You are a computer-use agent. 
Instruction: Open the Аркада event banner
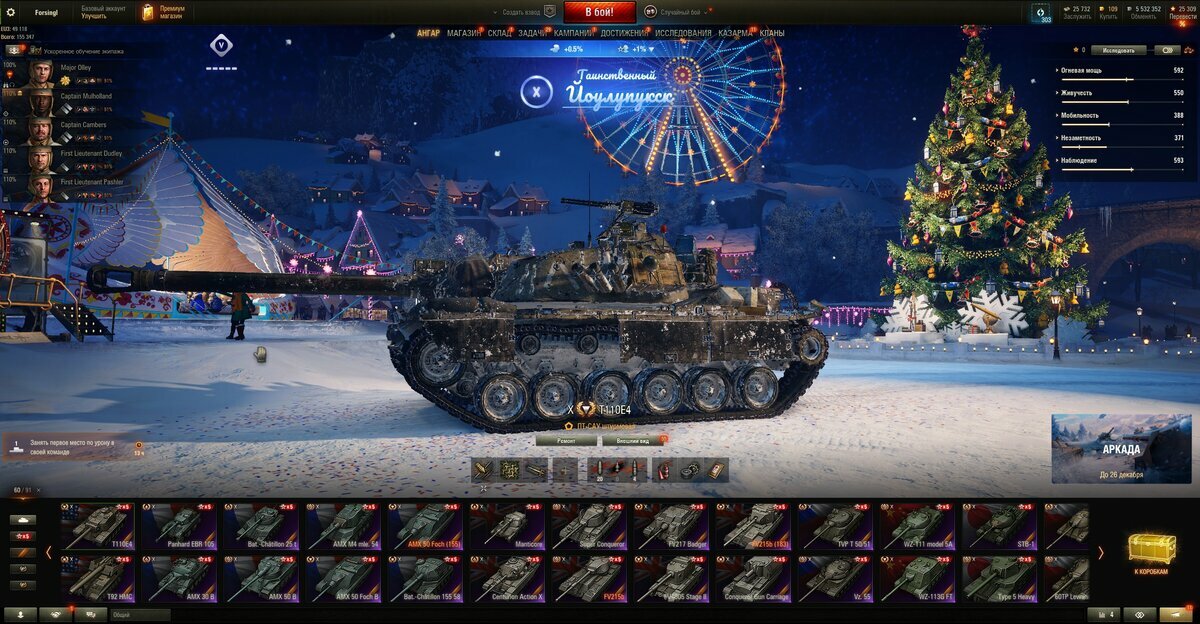point(1121,448)
